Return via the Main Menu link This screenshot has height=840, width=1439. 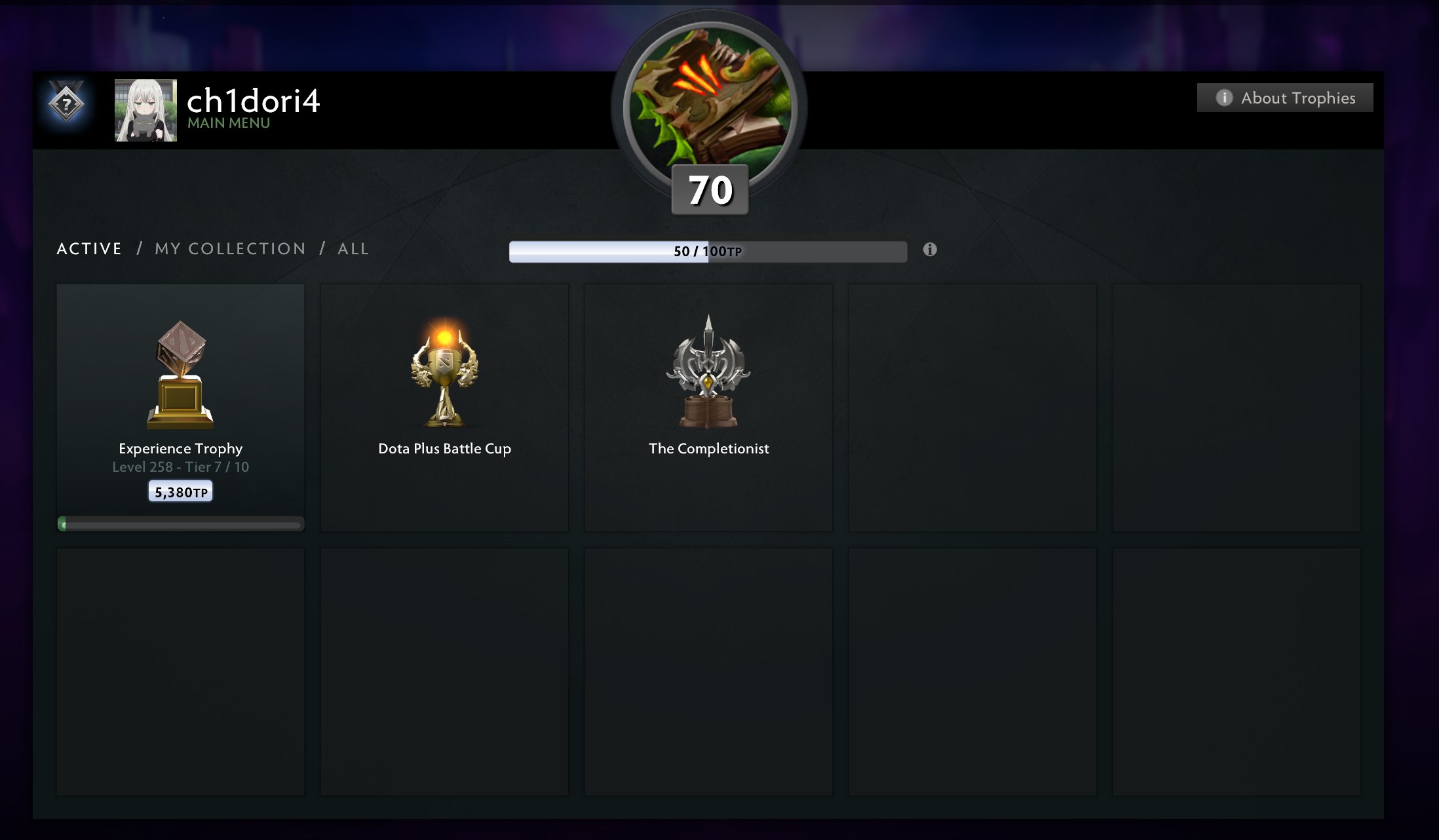pos(229,123)
